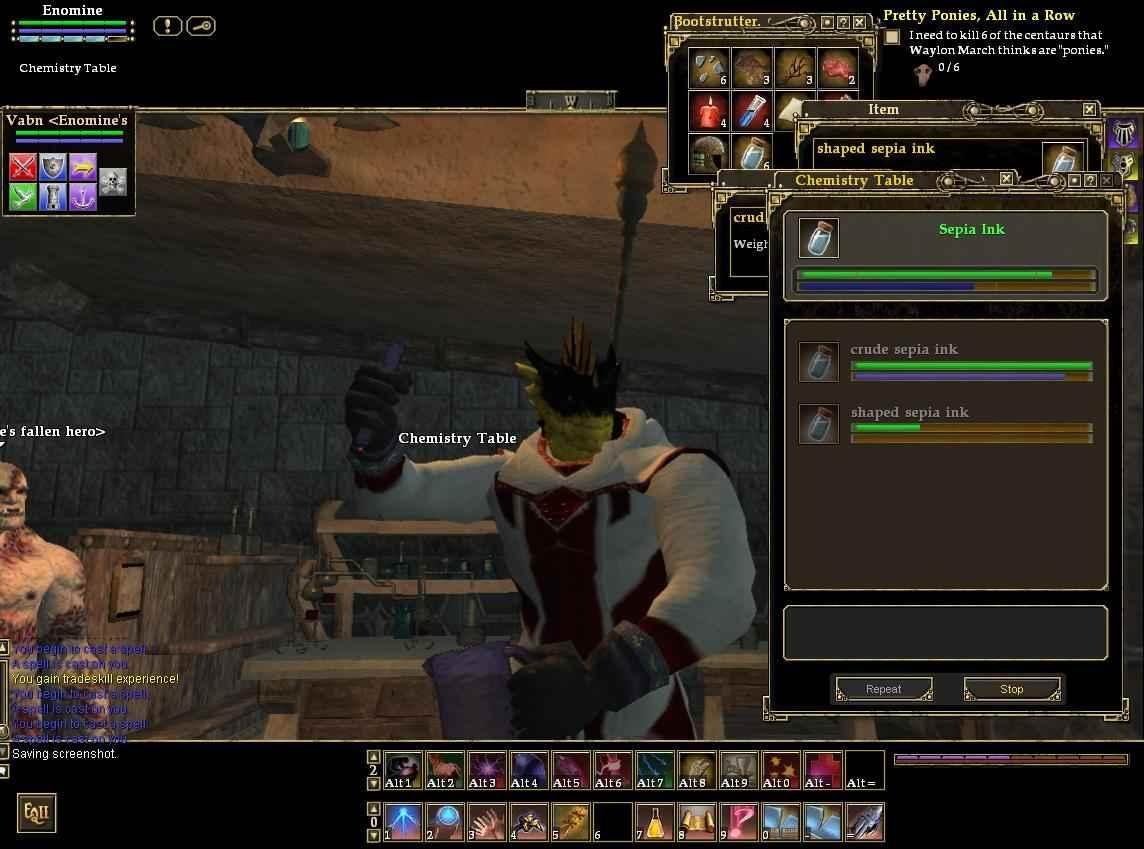Dismiss pet using the skull icon
Image resolution: width=1144 pixels, height=849 pixels.
point(113,181)
